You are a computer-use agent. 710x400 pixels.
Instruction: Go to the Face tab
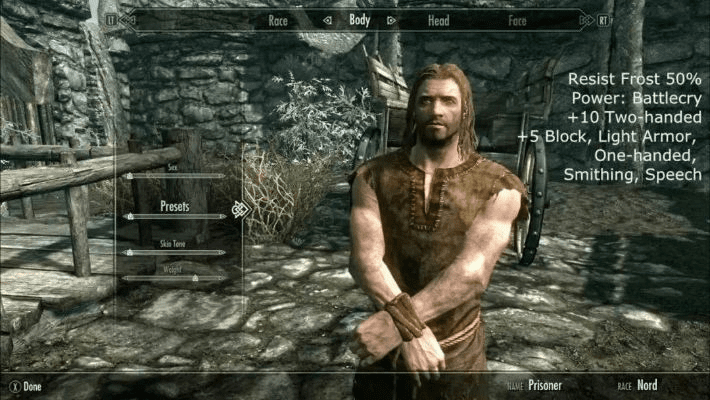click(517, 19)
